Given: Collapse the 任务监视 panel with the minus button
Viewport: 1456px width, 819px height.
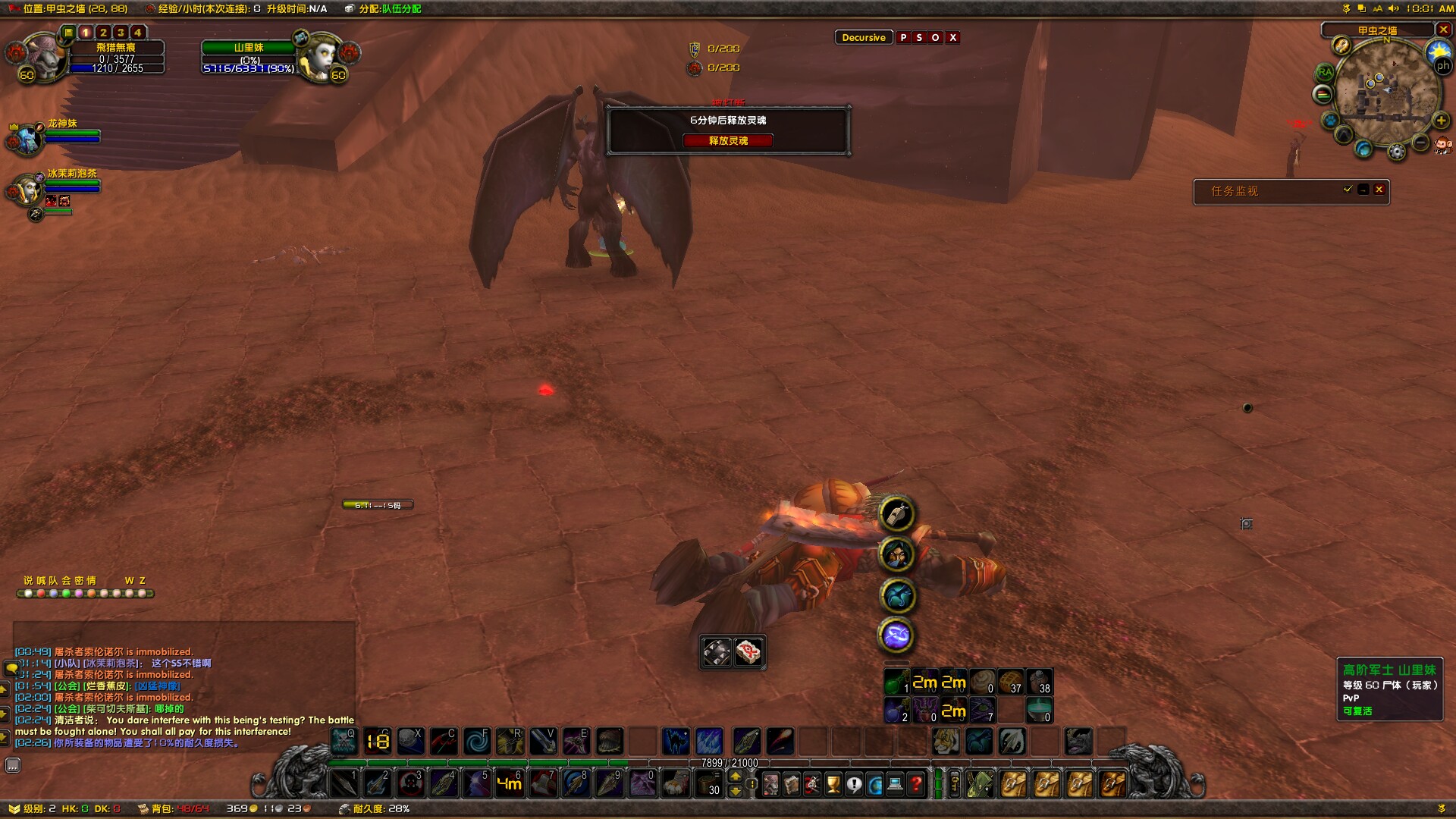Looking at the screenshot, I should (x=1363, y=190).
